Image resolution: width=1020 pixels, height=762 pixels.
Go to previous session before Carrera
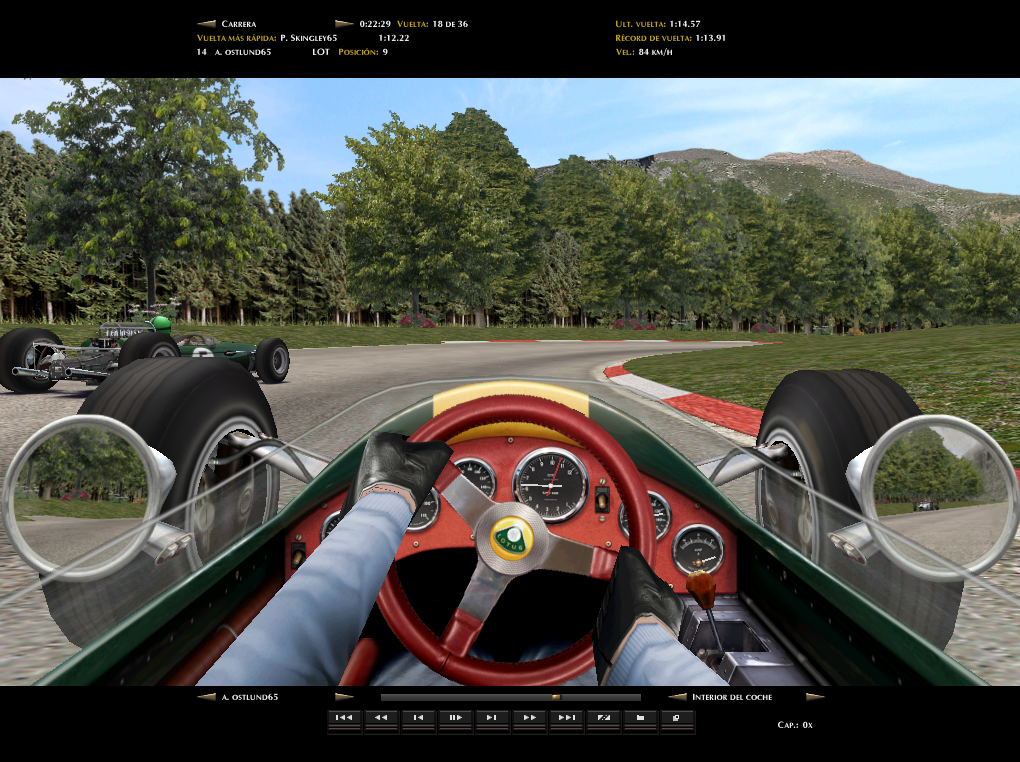tap(207, 23)
